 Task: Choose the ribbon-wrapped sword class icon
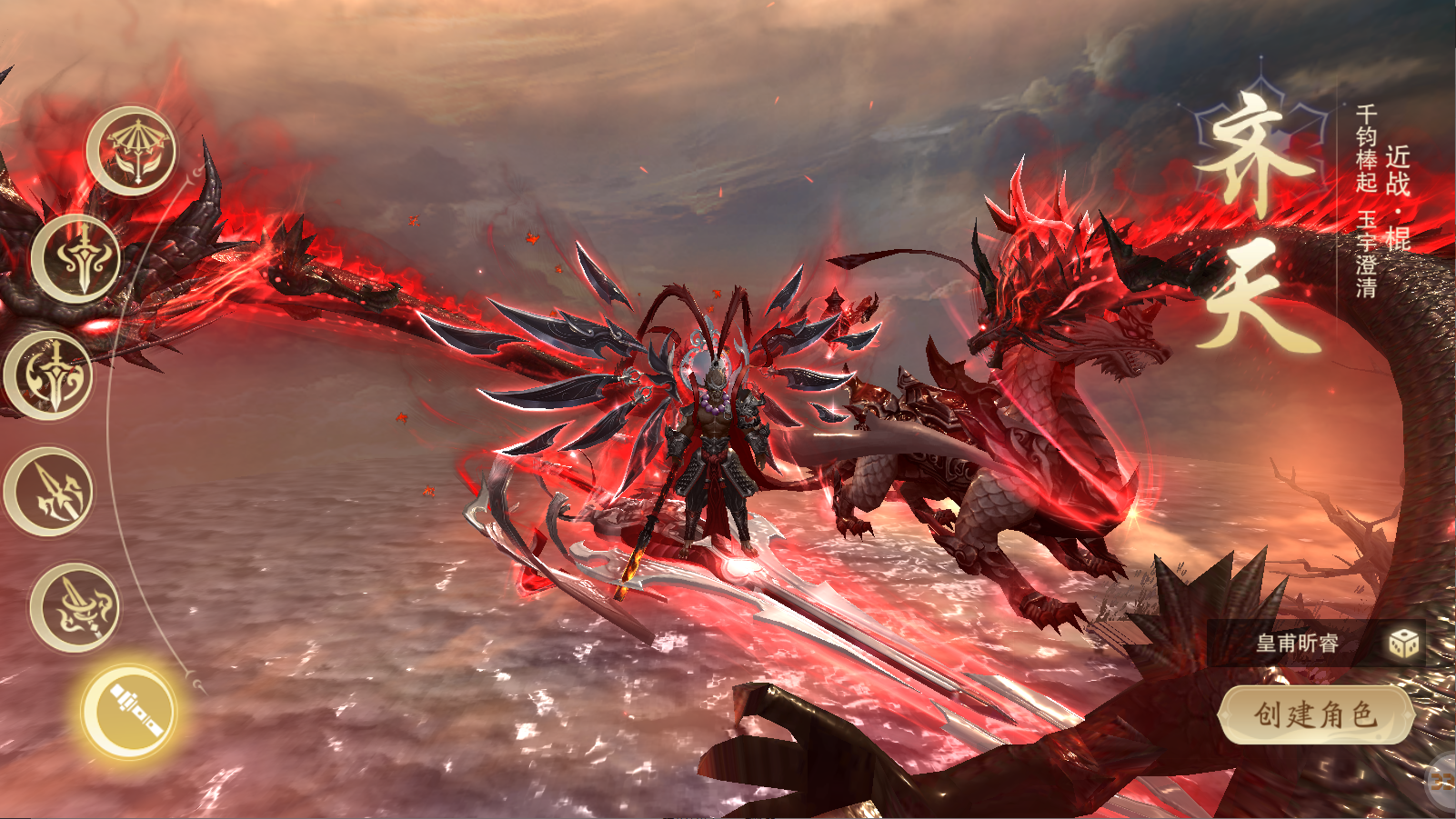[x=76, y=607]
